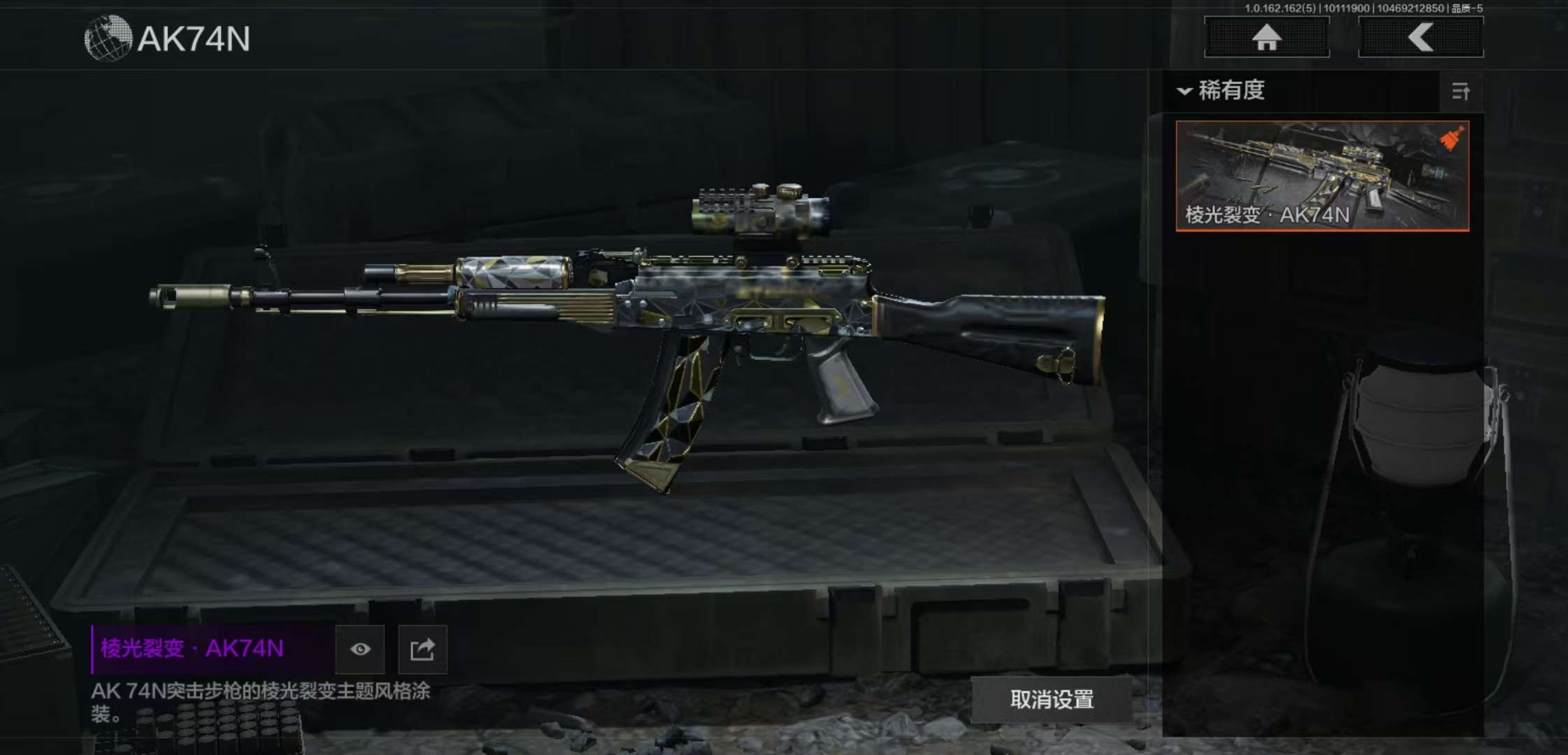The height and width of the screenshot is (755, 1568).
Task: Go to the home screen
Action: coord(1266,38)
